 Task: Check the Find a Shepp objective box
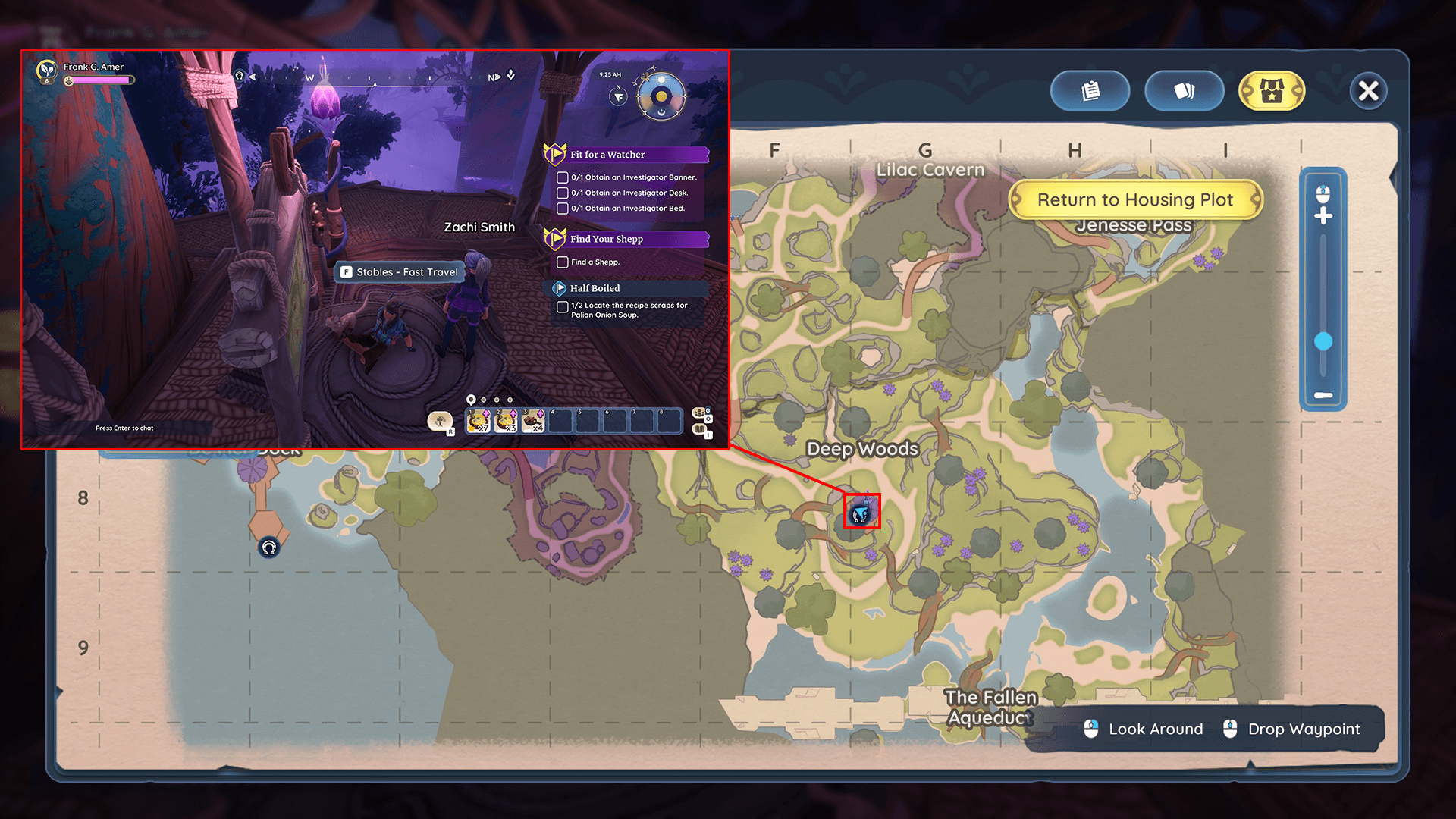pyautogui.click(x=562, y=262)
